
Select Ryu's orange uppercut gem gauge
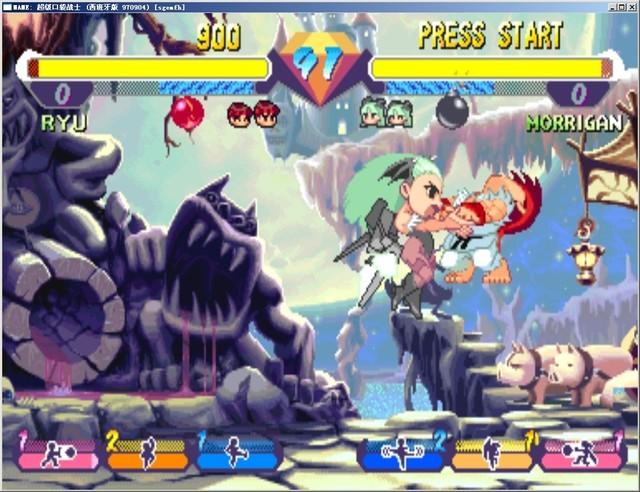(147, 454)
